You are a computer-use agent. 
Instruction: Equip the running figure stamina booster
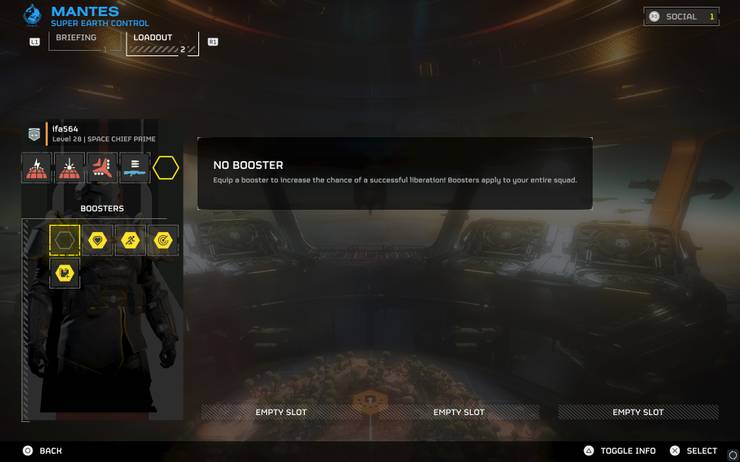coord(130,239)
